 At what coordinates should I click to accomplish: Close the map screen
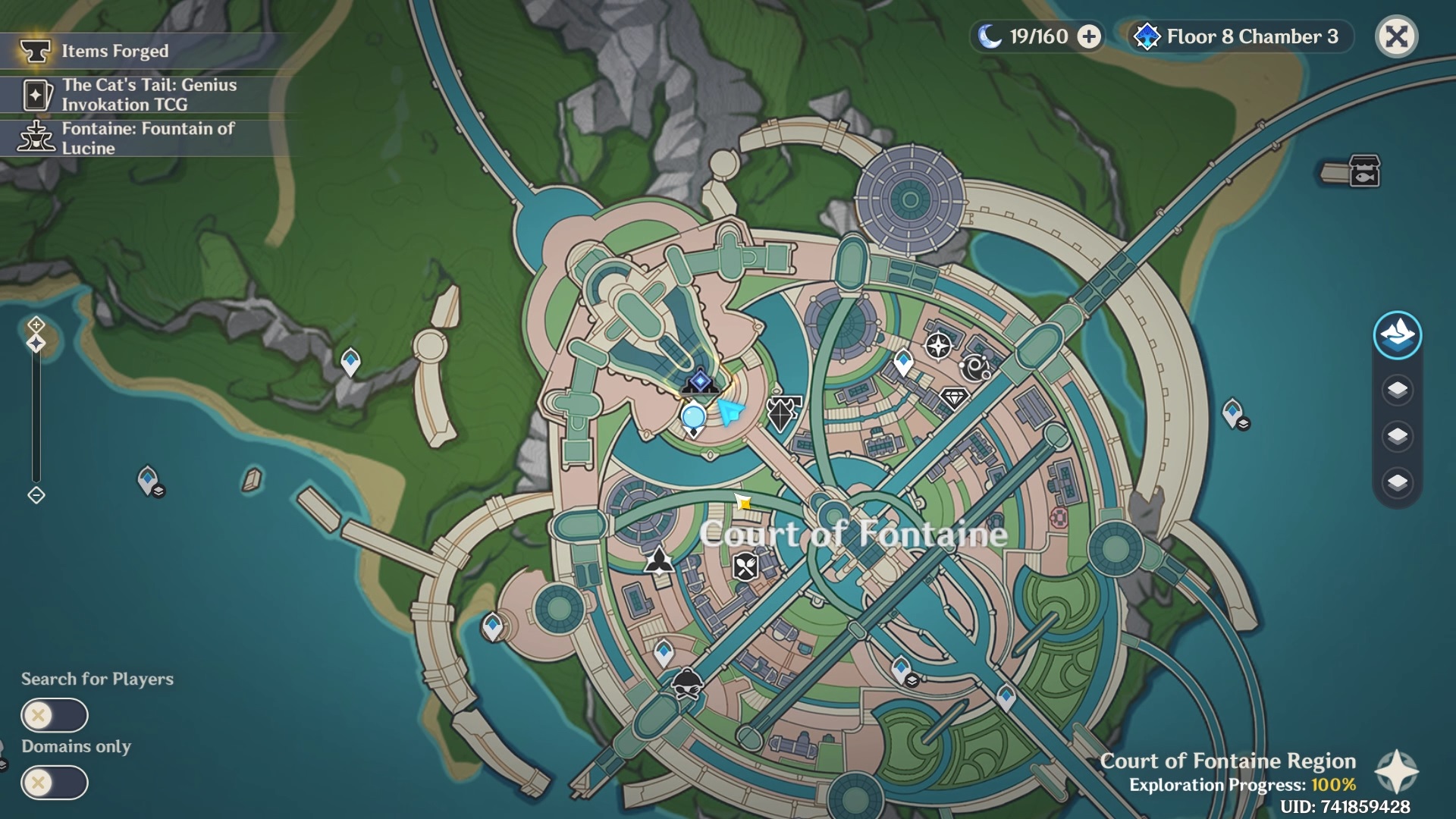tap(1396, 36)
